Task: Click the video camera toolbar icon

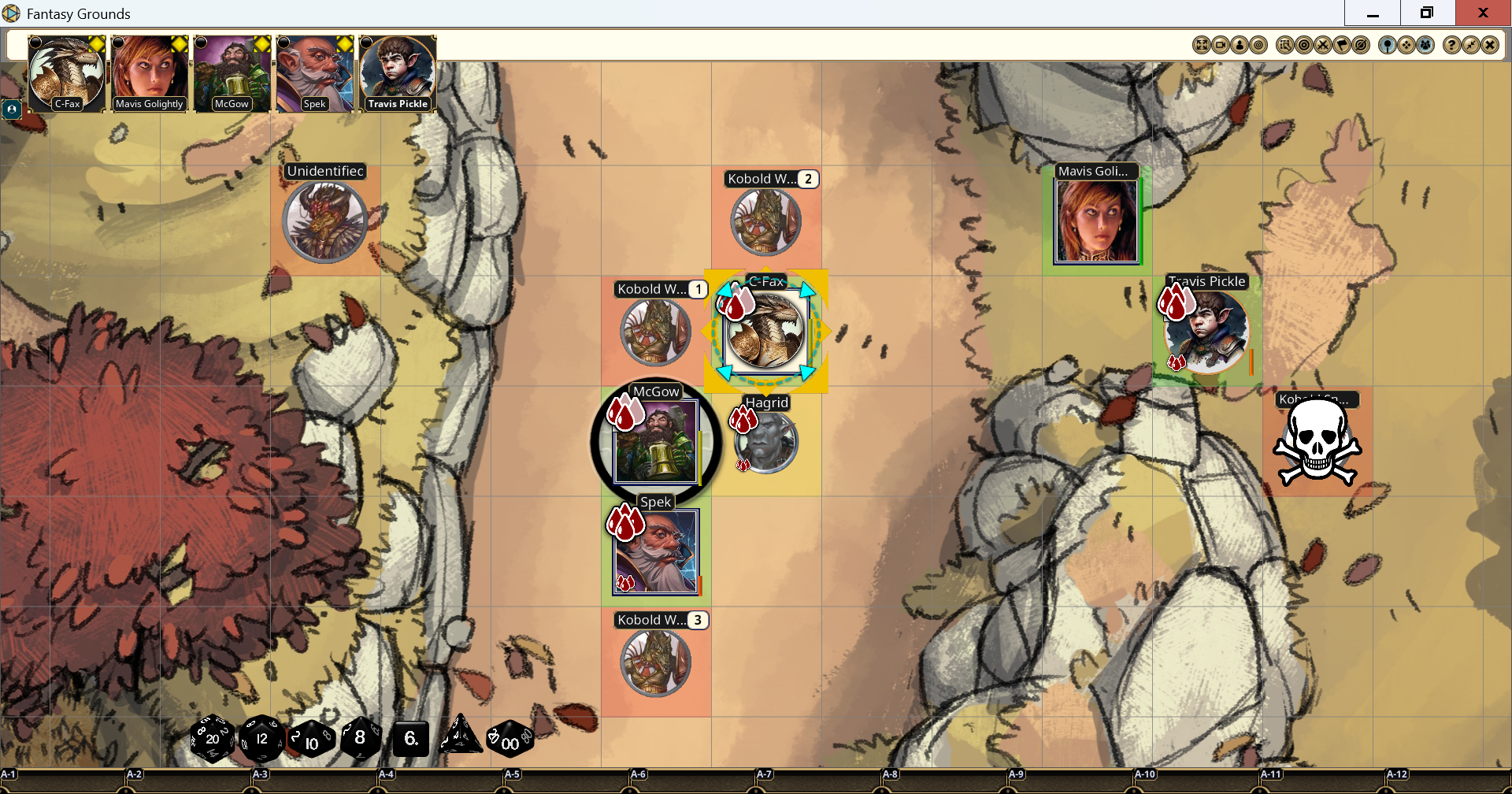Action: pyautogui.click(x=1221, y=45)
